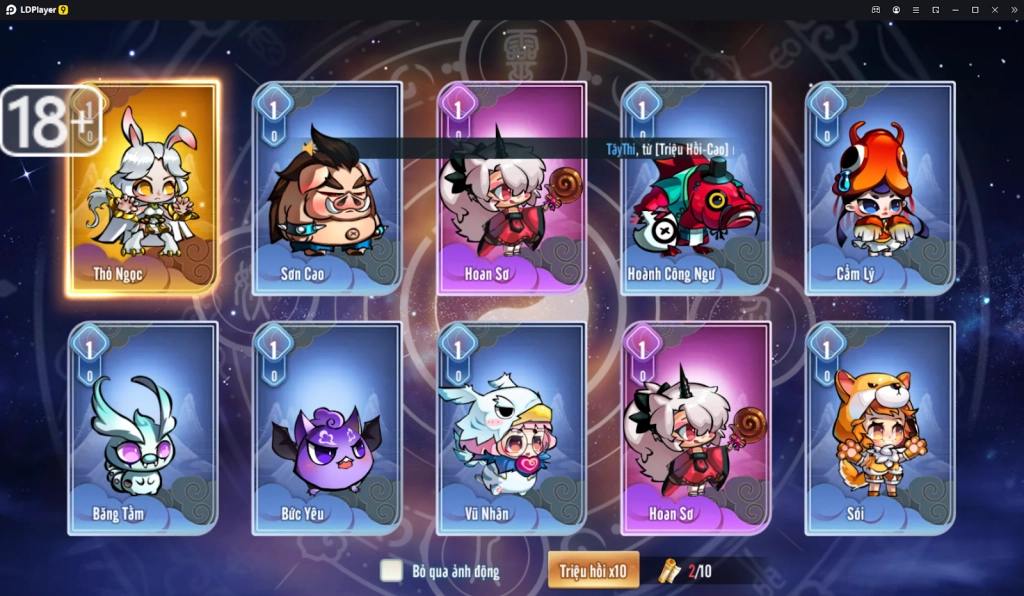The width and height of the screenshot is (1024, 596).
Task: Close the LDPlayer window
Action: pyautogui.click(x=994, y=10)
